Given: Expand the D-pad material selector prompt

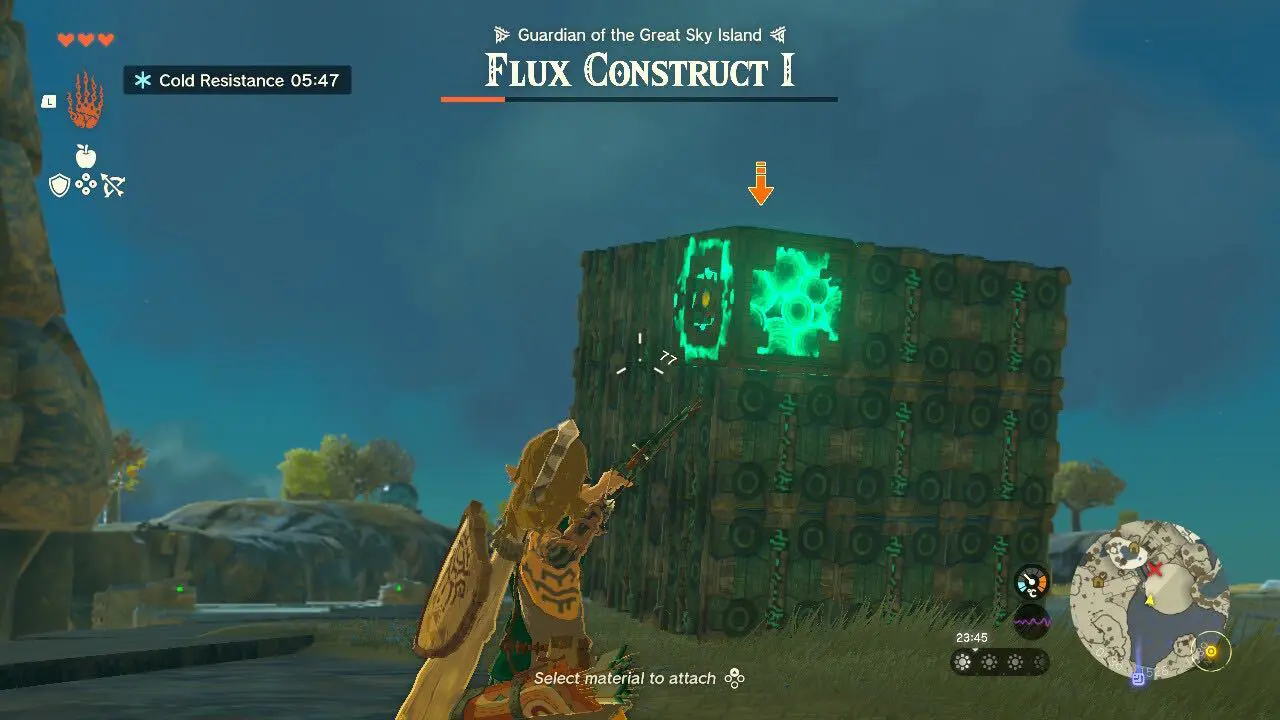Looking at the screenshot, I should tap(733, 678).
